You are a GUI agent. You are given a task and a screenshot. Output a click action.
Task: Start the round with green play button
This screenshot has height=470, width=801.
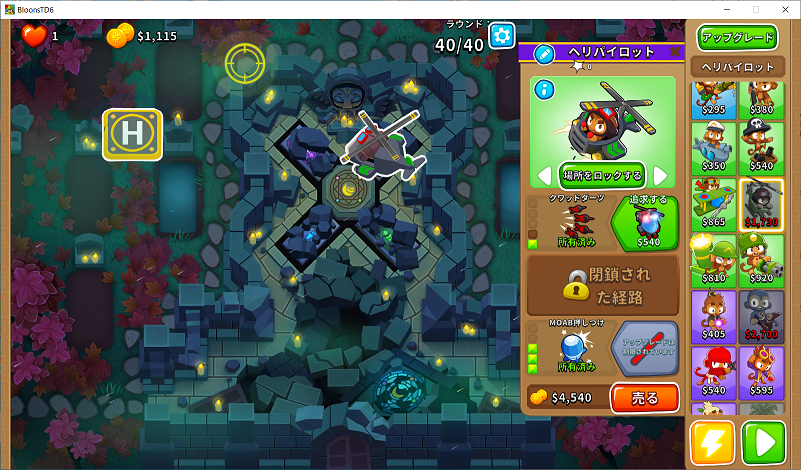(763, 442)
